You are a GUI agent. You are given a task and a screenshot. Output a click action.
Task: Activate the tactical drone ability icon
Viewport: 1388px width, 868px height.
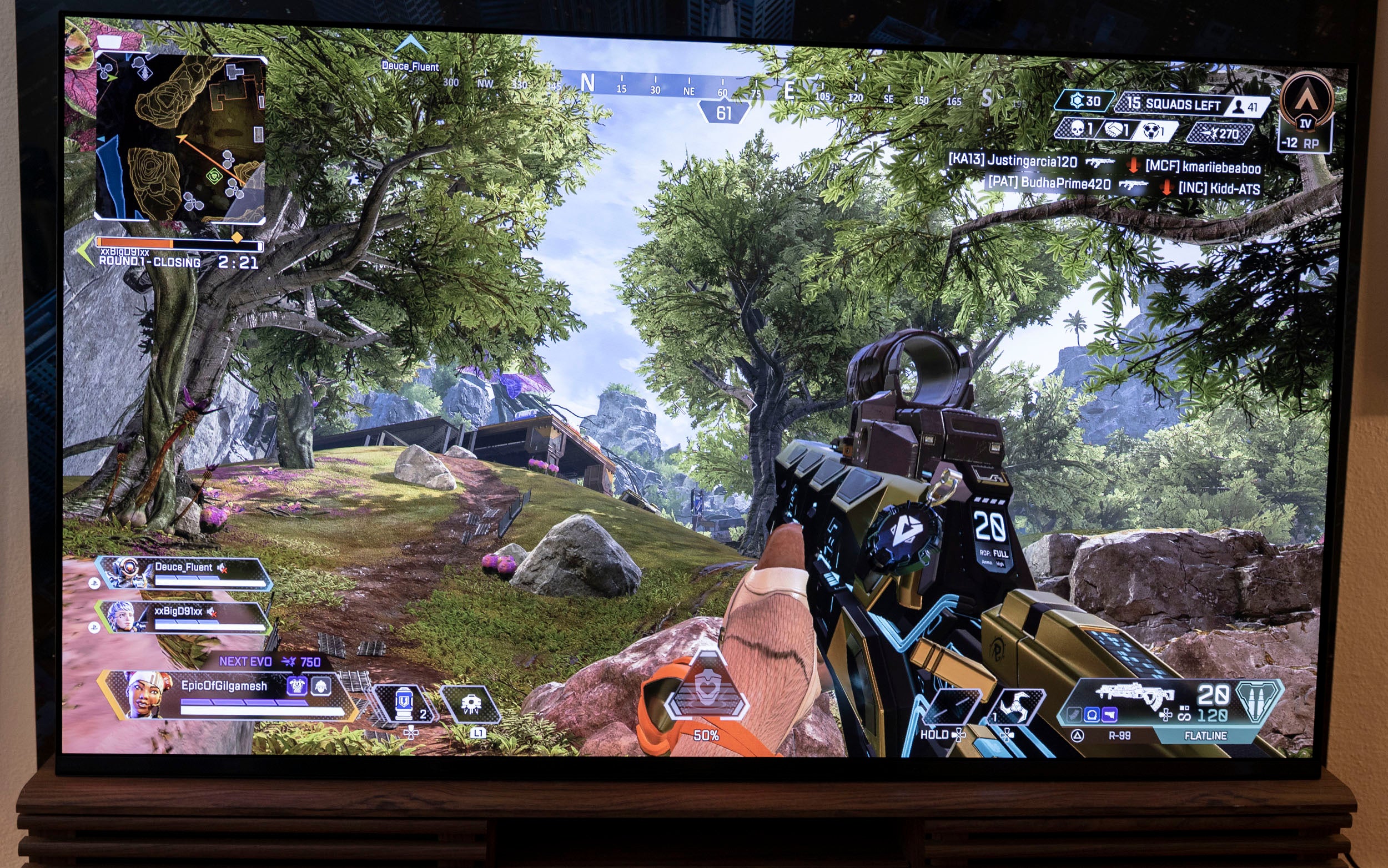[x=470, y=704]
